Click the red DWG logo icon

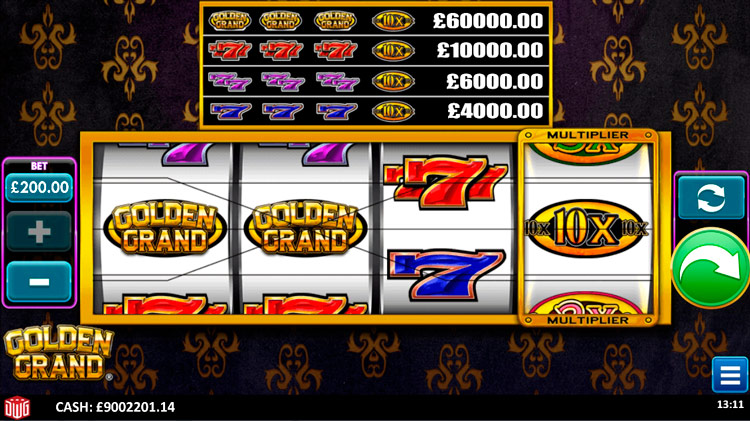pos(18,407)
